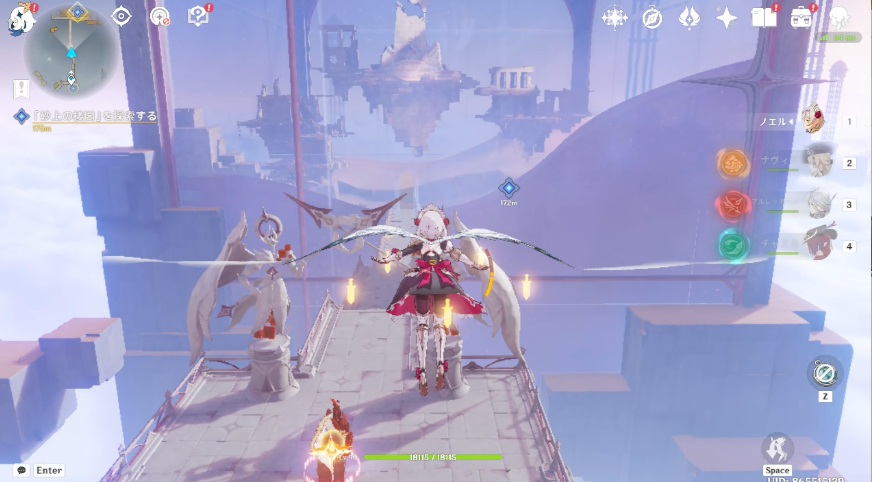Image resolution: width=872 pixels, height=482 pixels.
Task: Open the Adventurer Handbook open-book icon
Action: point(764,17)
